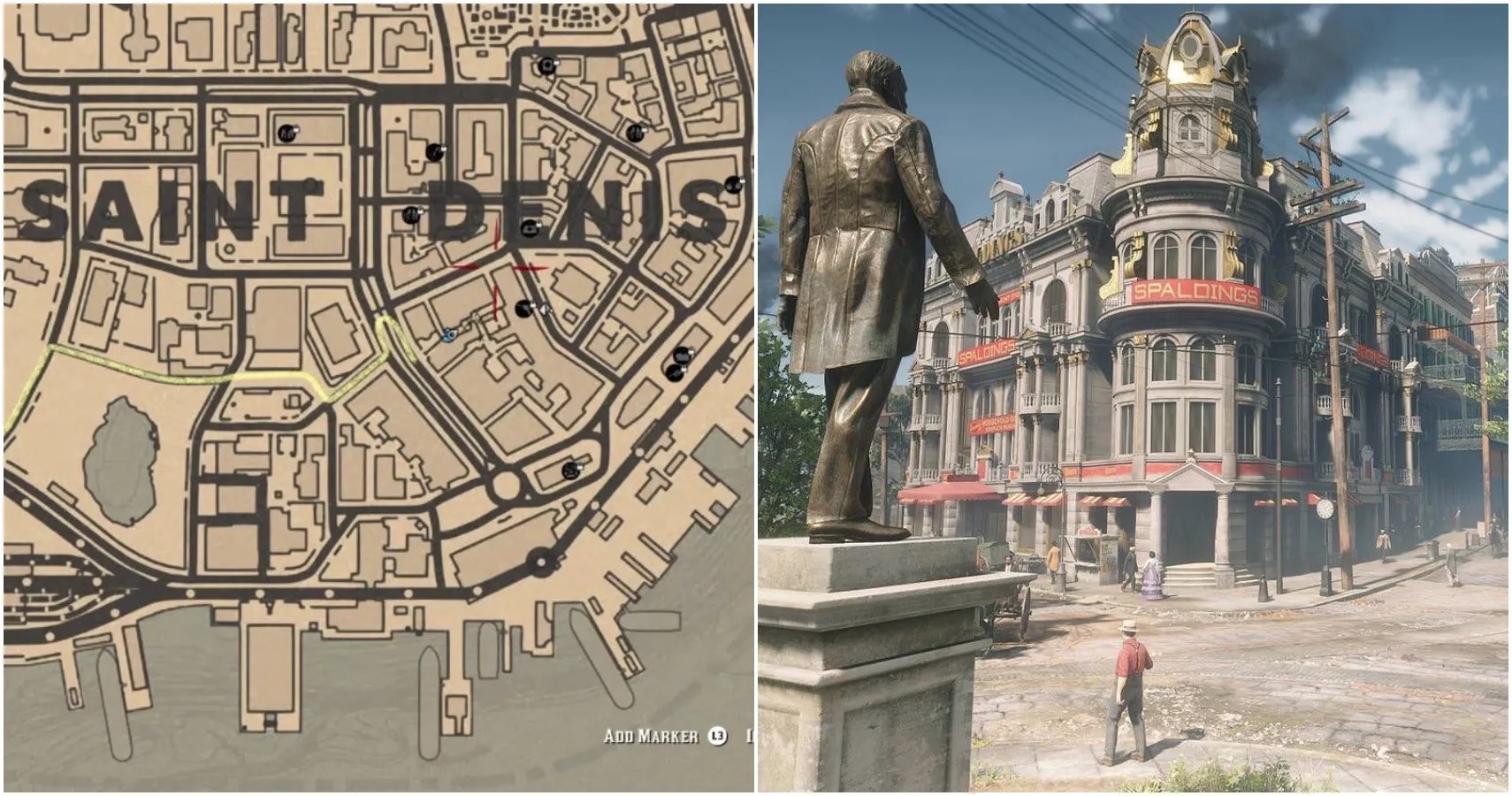1512x796 pixels.
Task: Select the fence icon near the riverfront docks
Action: [x=676, y=373]
